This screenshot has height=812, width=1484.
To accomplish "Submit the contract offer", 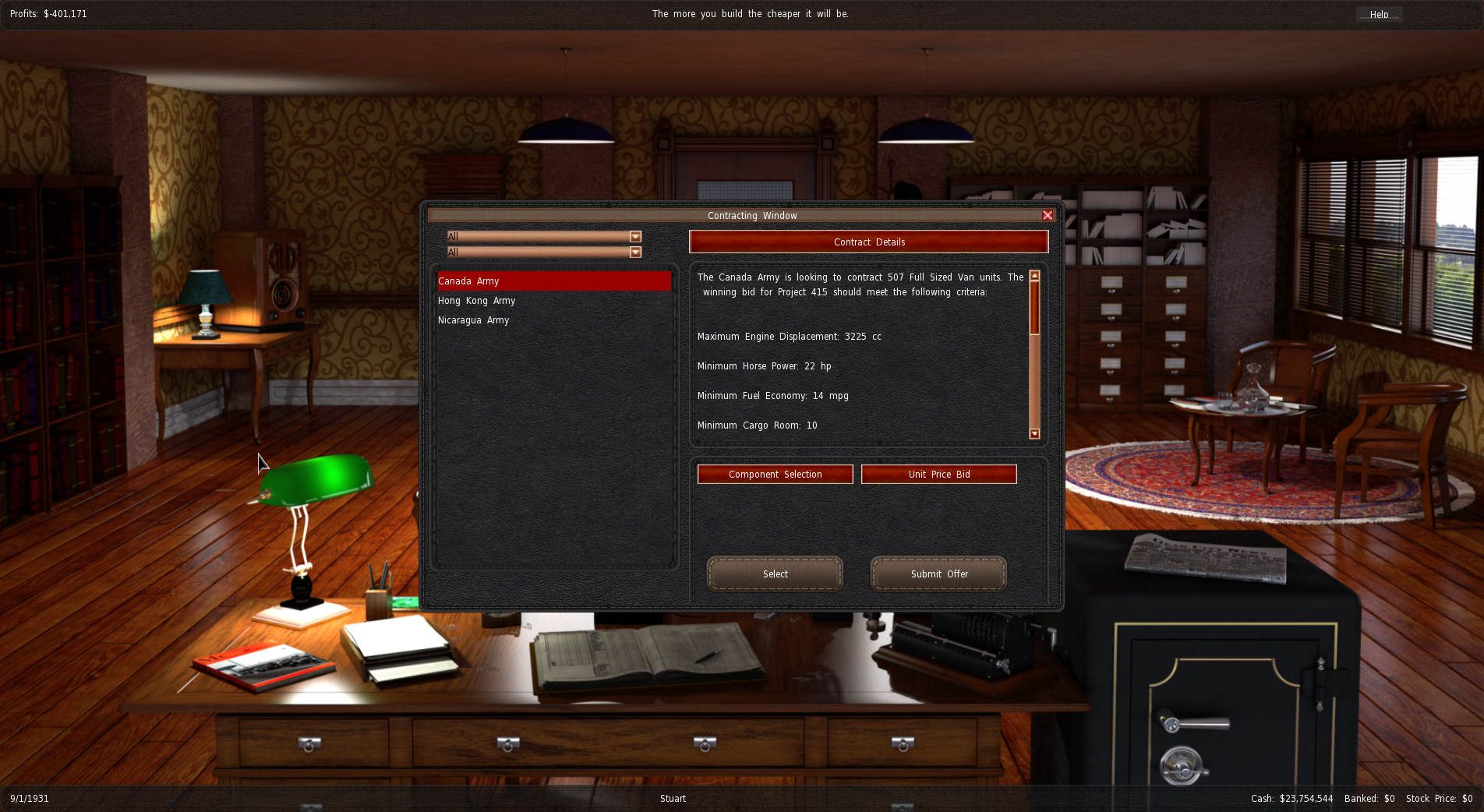I will (938, 574).
